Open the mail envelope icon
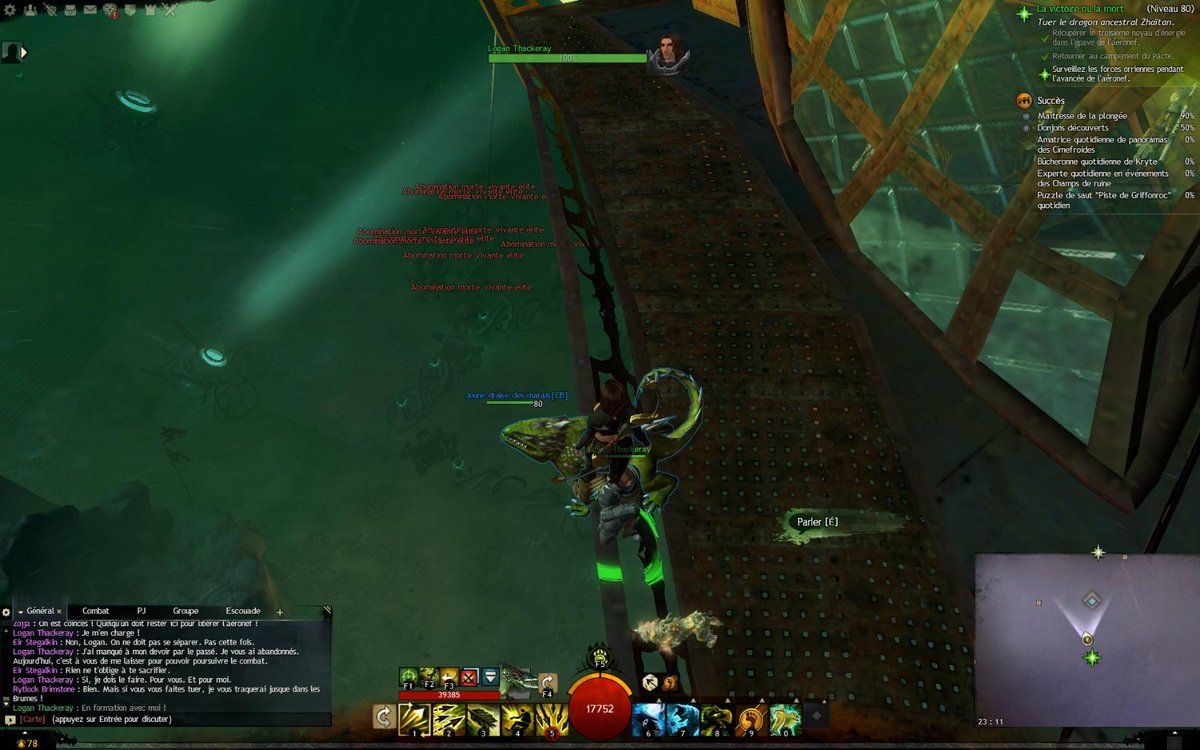 90,9
